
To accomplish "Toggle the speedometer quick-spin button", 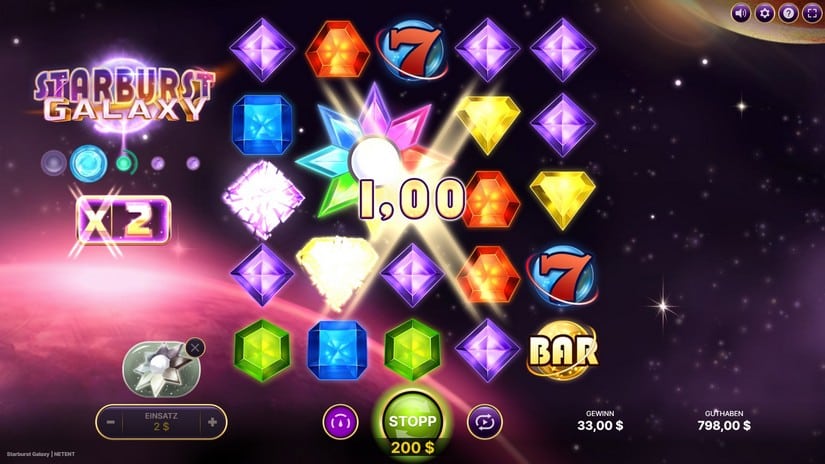I will (339, 422).
